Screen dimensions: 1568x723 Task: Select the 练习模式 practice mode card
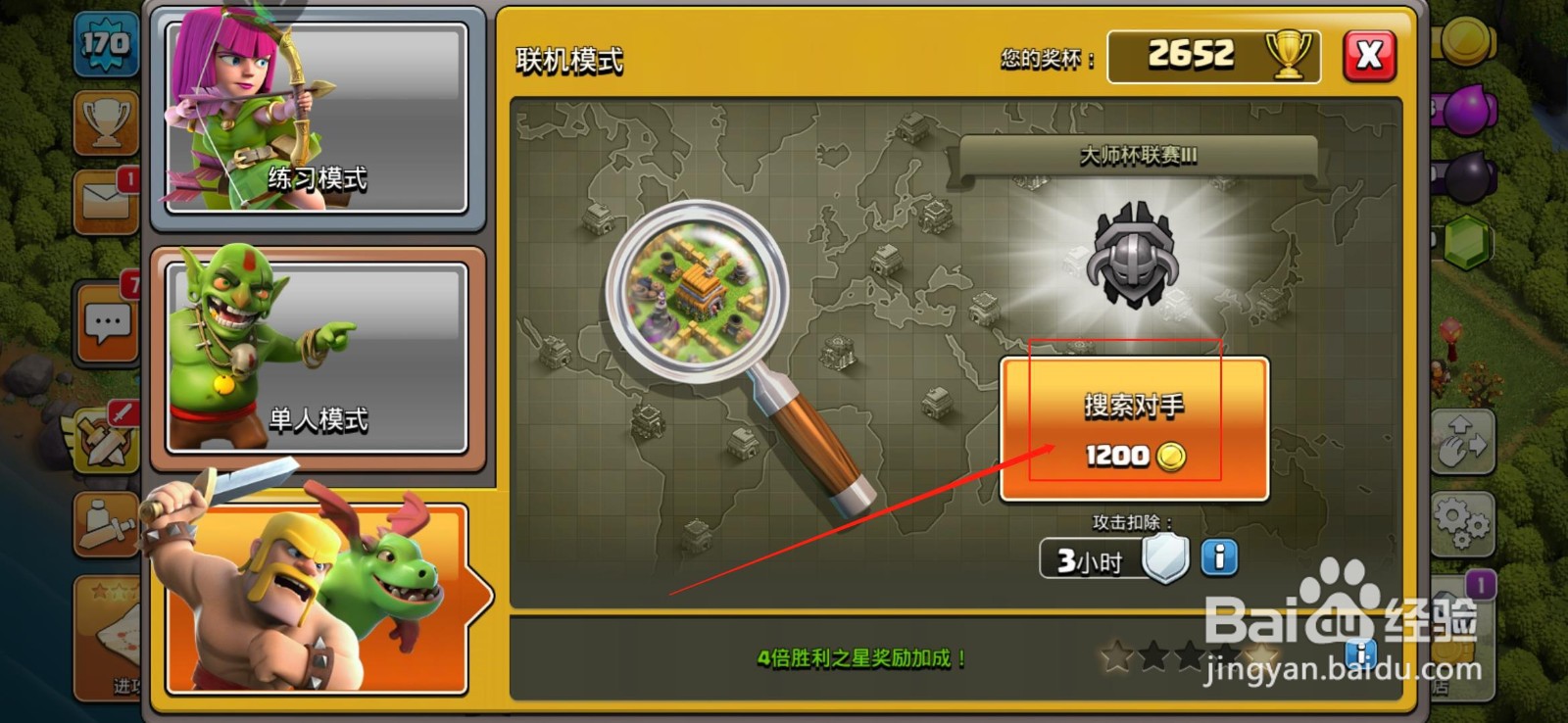(318, 118)
